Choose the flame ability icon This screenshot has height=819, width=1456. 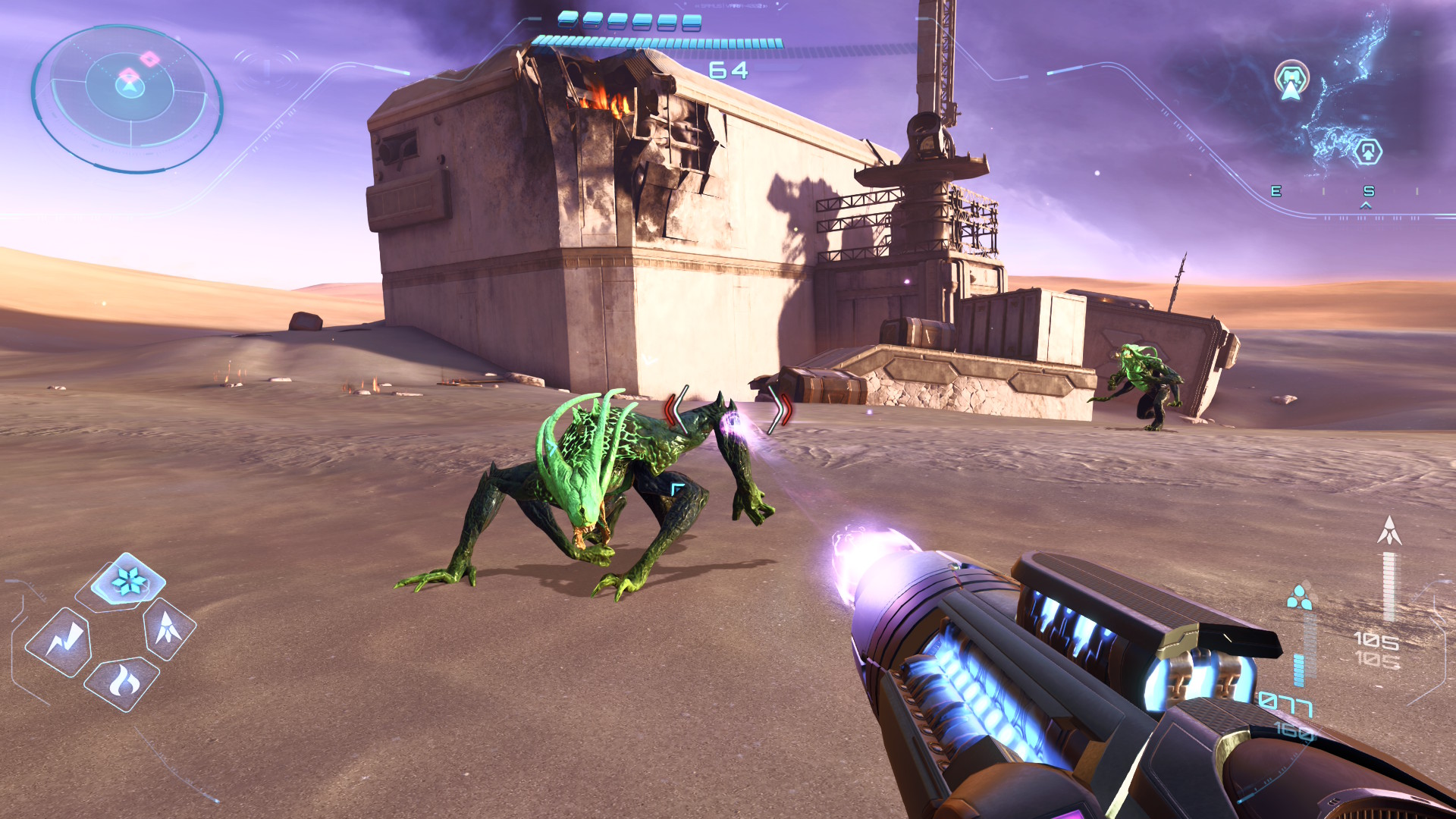[123, 682]
